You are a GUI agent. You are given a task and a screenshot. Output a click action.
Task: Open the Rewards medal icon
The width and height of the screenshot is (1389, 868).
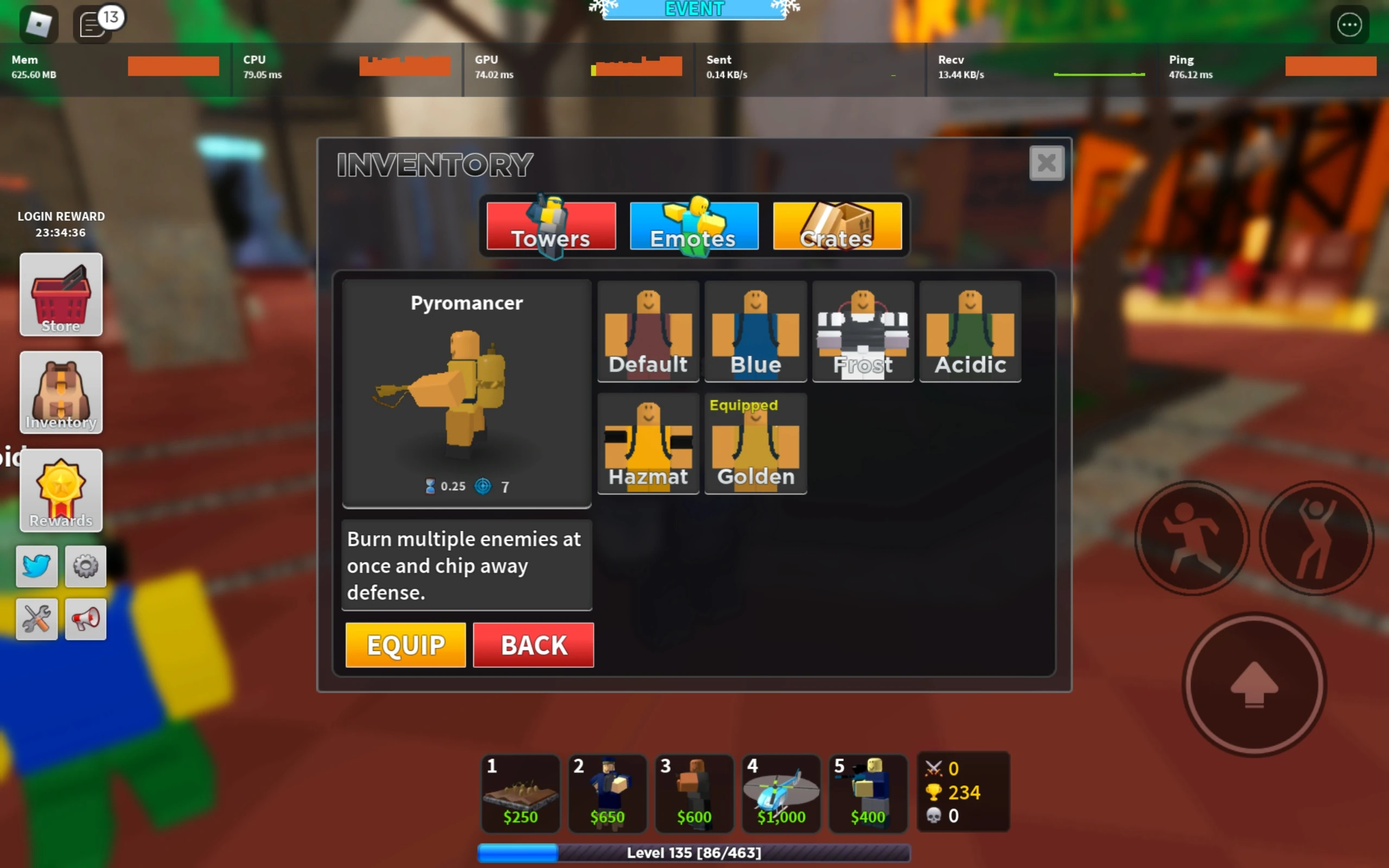click(x=60, y=491)
